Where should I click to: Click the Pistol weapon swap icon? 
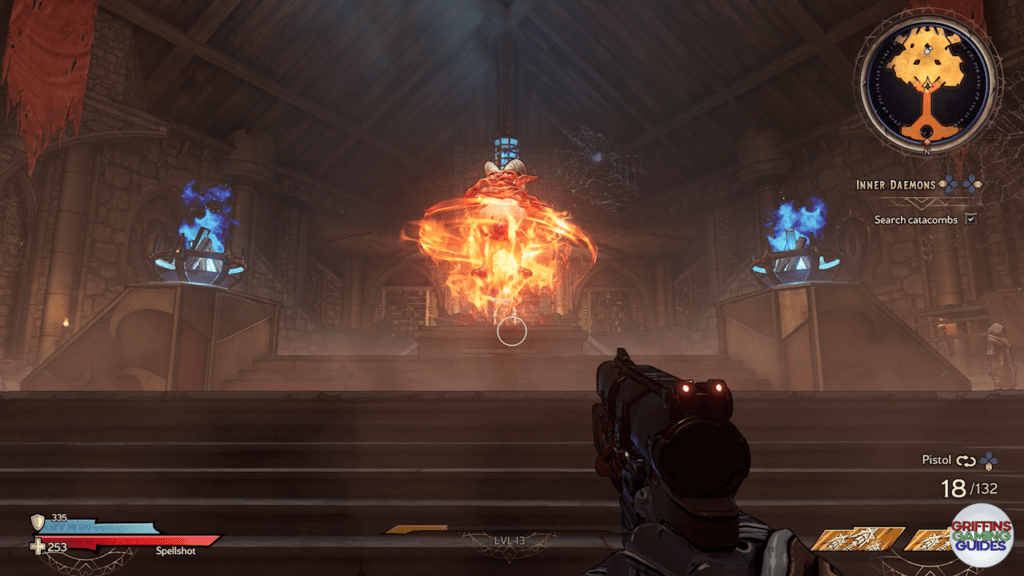(965, 461)
